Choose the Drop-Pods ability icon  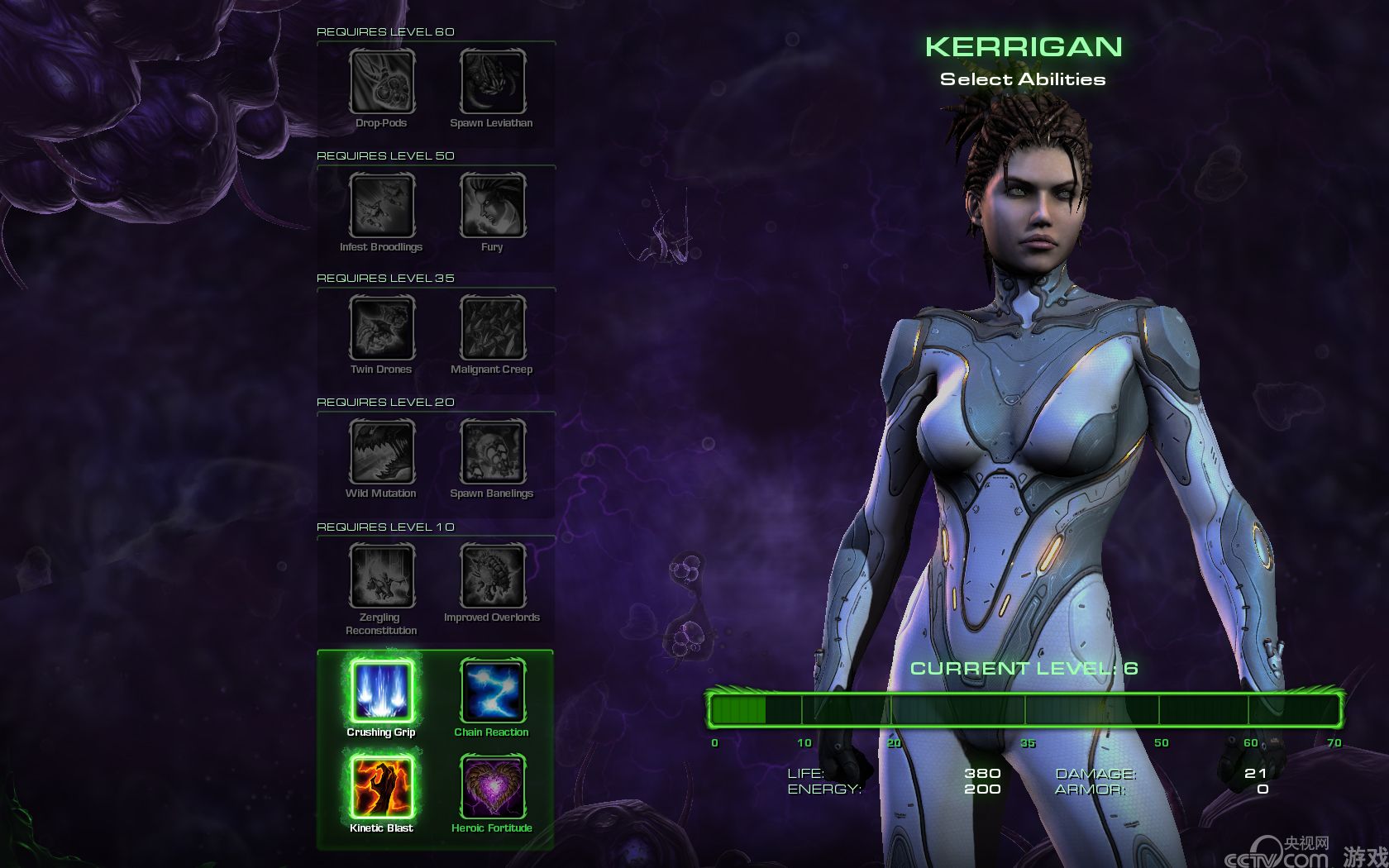381,81
